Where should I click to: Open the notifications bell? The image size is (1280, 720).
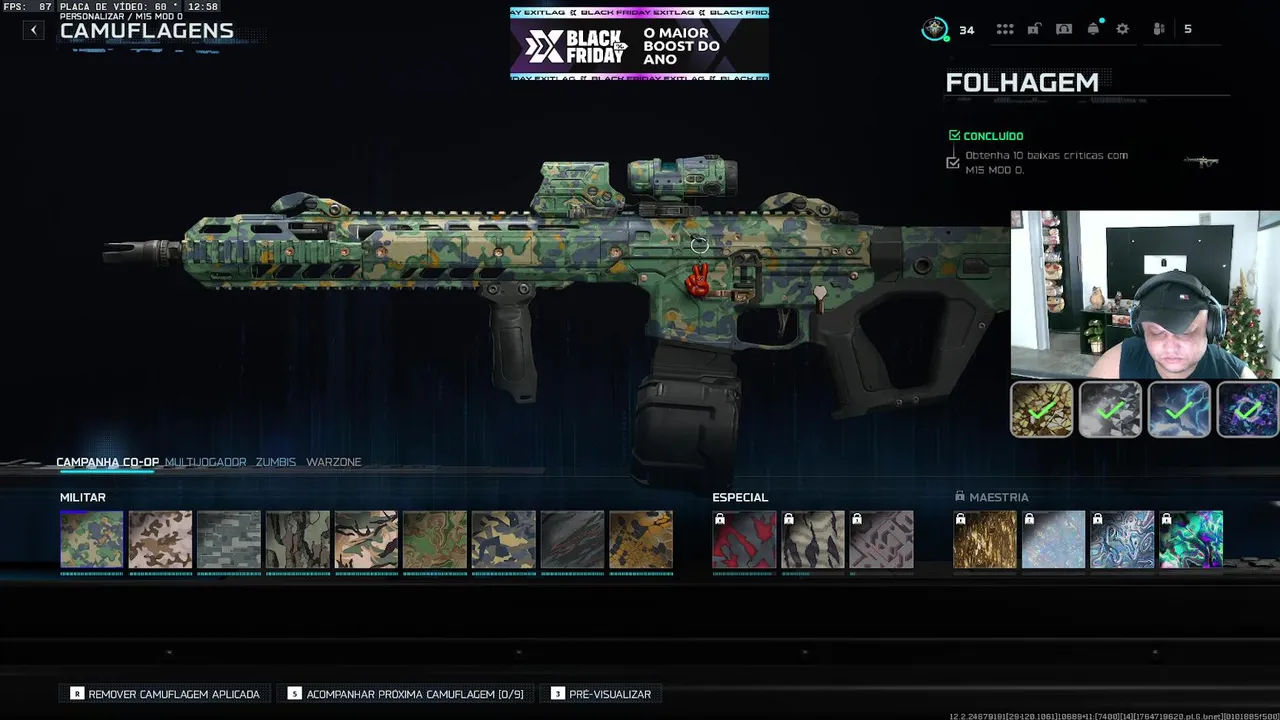point(1093,29)
